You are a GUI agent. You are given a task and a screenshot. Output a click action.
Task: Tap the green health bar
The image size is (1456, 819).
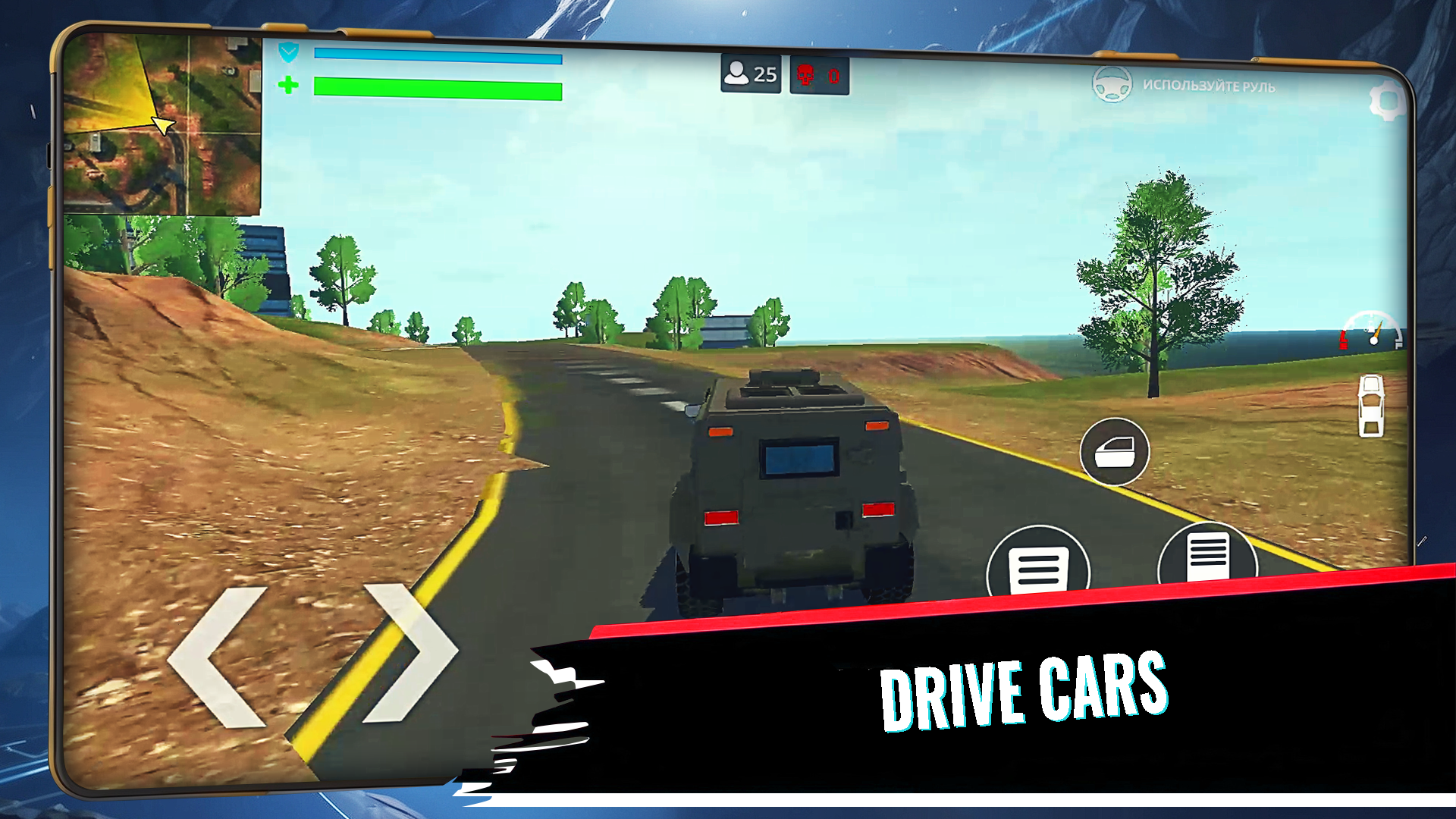click(x=436, y=86)
